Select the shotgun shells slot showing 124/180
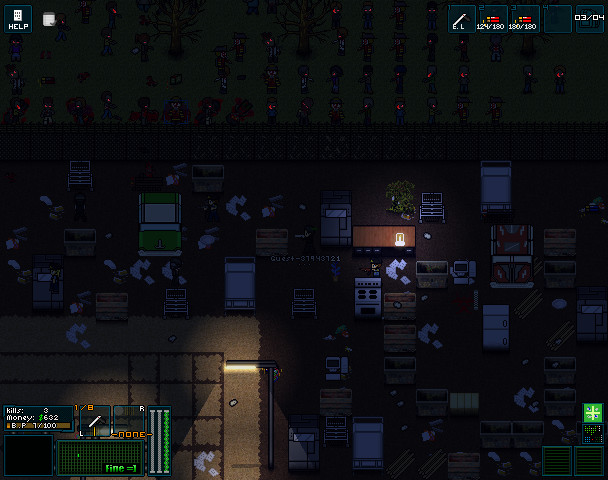Viewport: 608px width, 480px height. 493,19
